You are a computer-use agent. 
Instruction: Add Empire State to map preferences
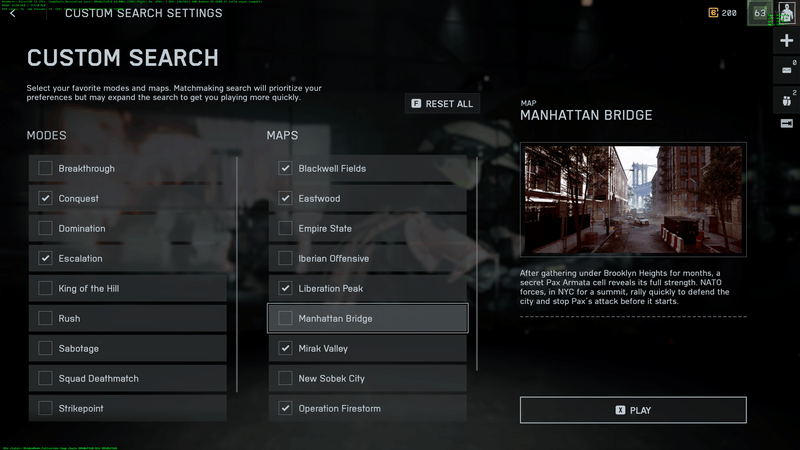pos(285,229)
